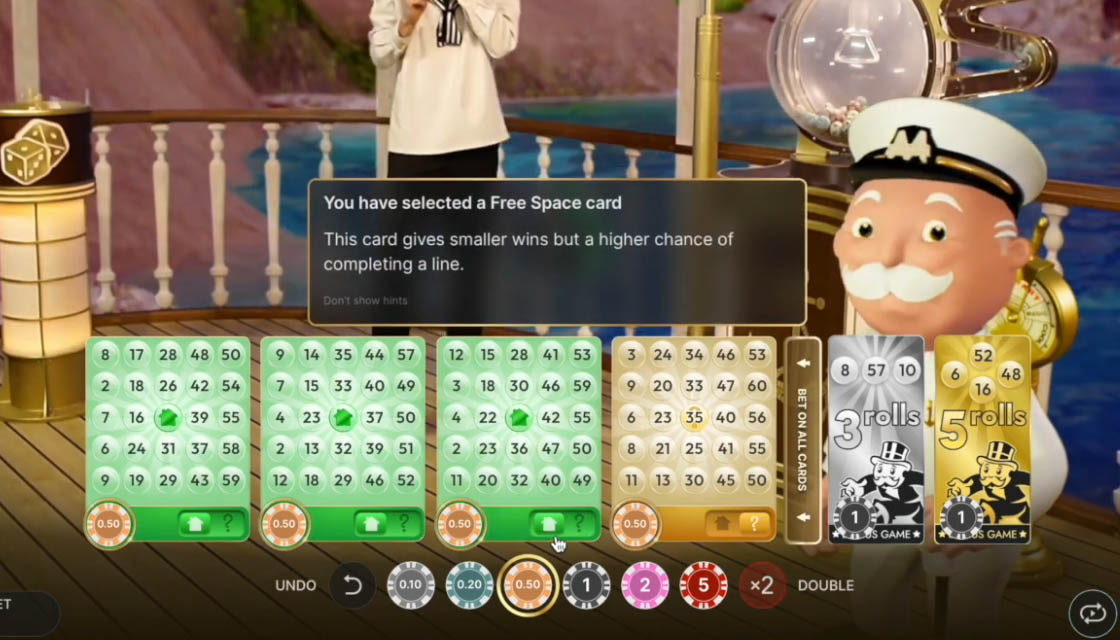
Task: Choose the 0.20 betting chip
Action: (469, 586)
